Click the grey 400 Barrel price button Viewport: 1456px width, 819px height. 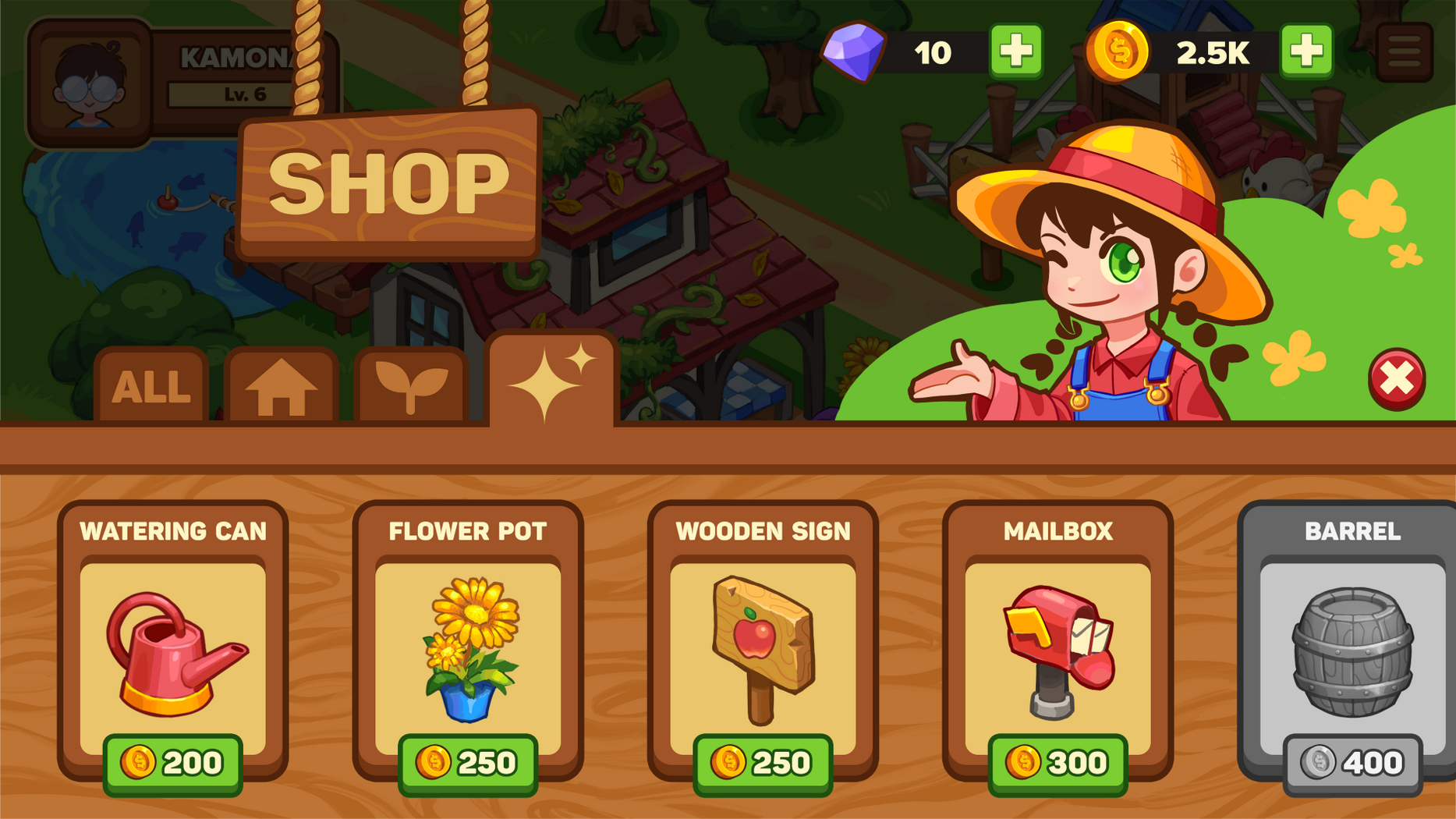coord(1352,763)
